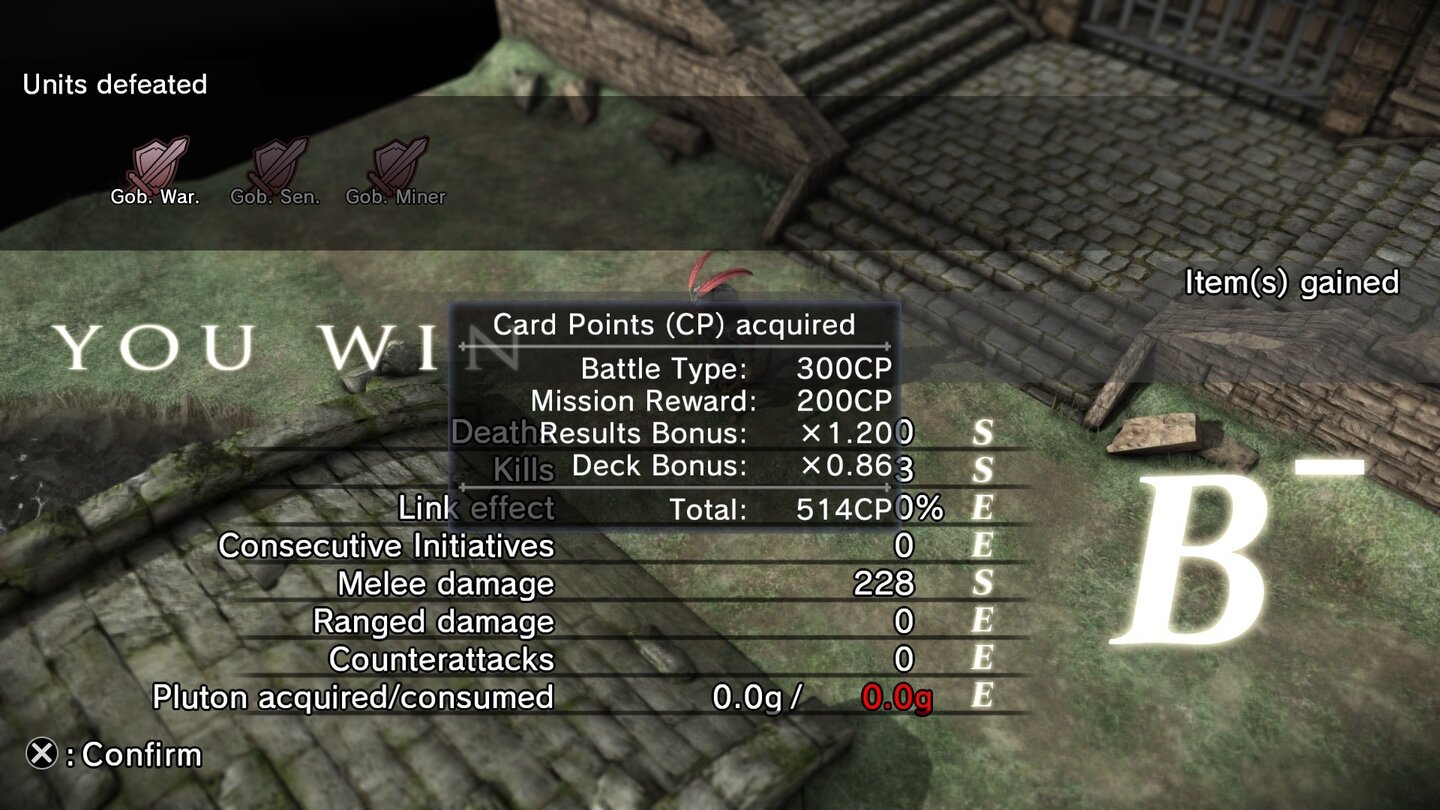Click the shield emblem above Gob. Sen.

(280, 160)
